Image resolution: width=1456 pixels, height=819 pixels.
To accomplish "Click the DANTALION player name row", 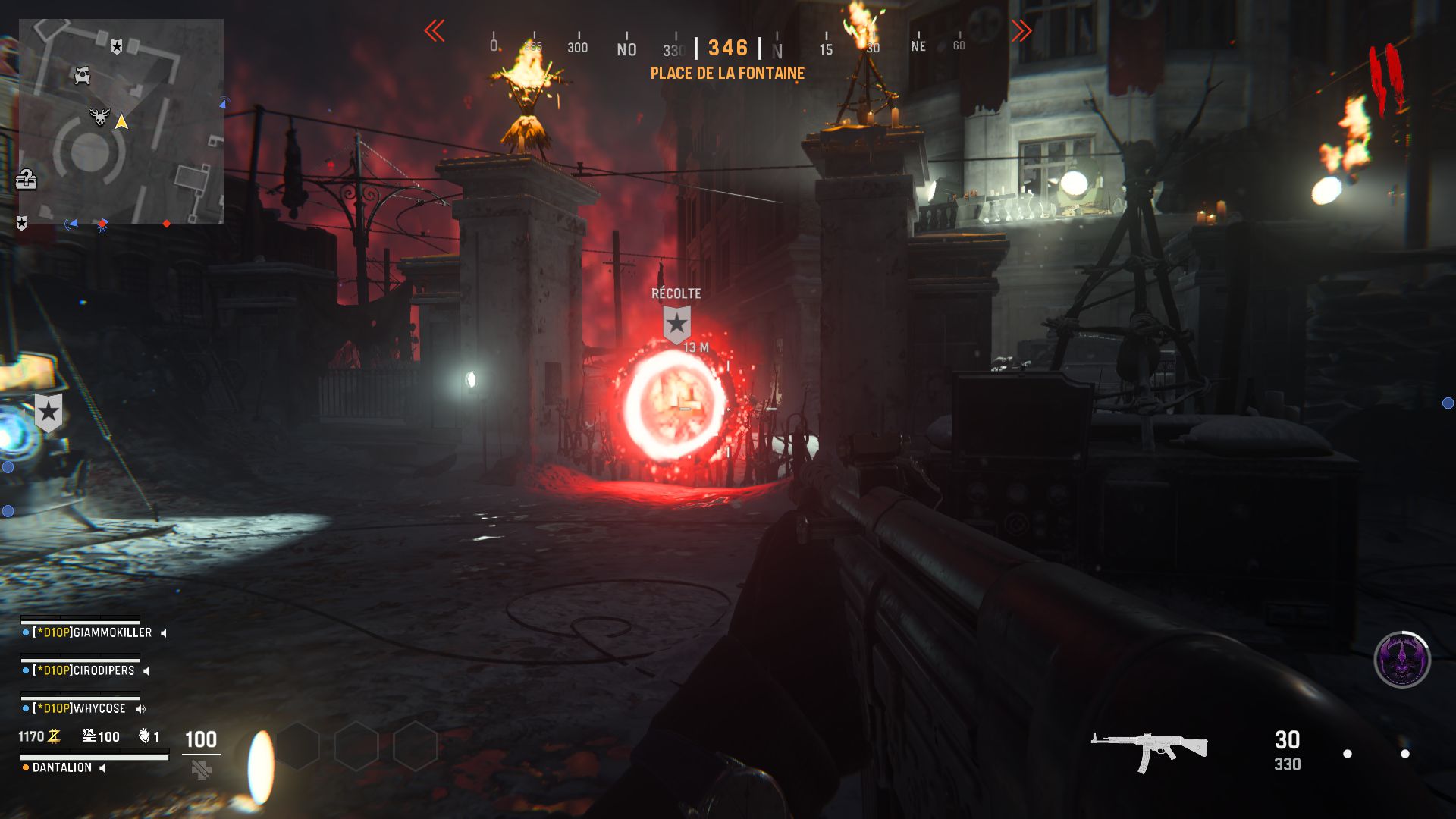I will pos(62,767).
